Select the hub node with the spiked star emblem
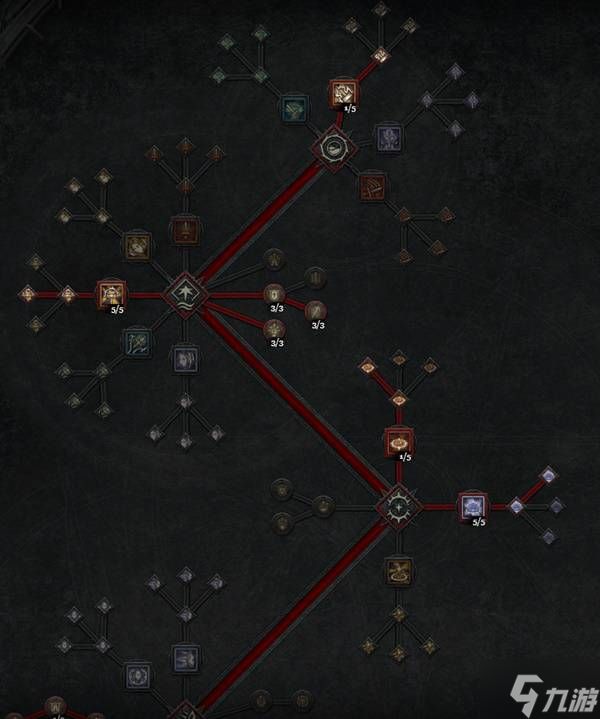Screen dimensions: 600x719 [398, 507]
